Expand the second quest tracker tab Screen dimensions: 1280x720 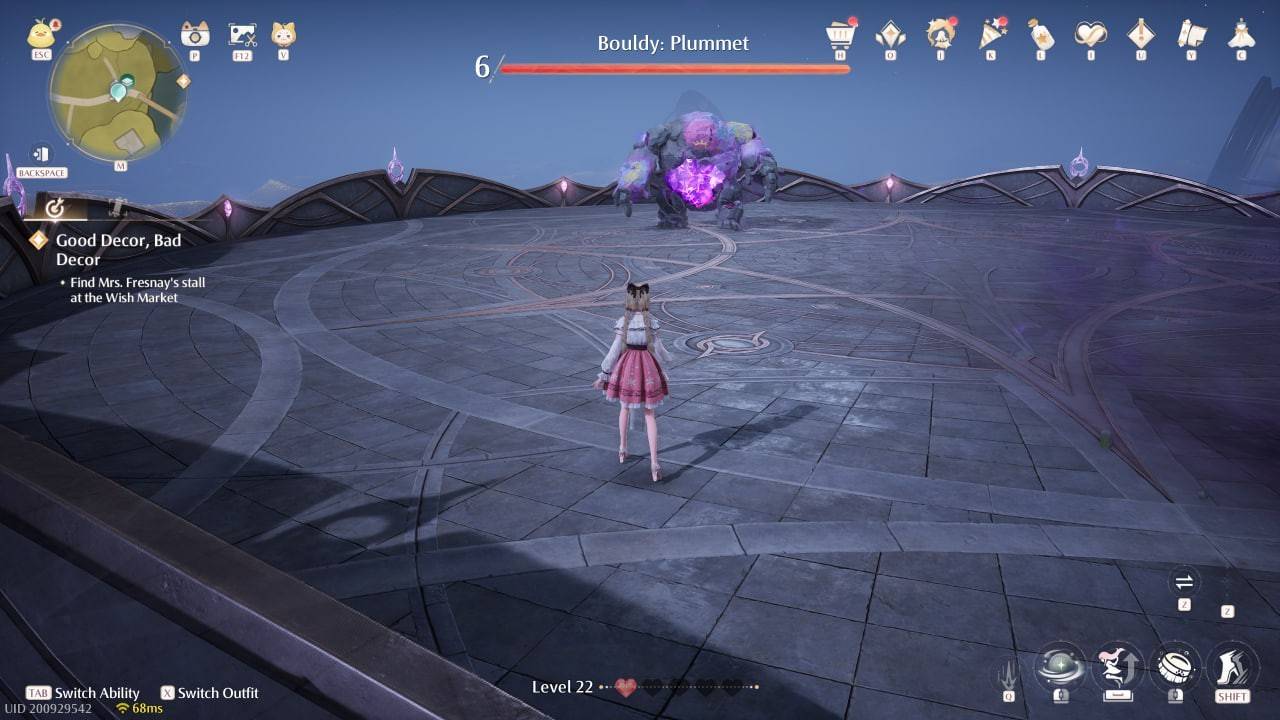click(x=117, y=206)
